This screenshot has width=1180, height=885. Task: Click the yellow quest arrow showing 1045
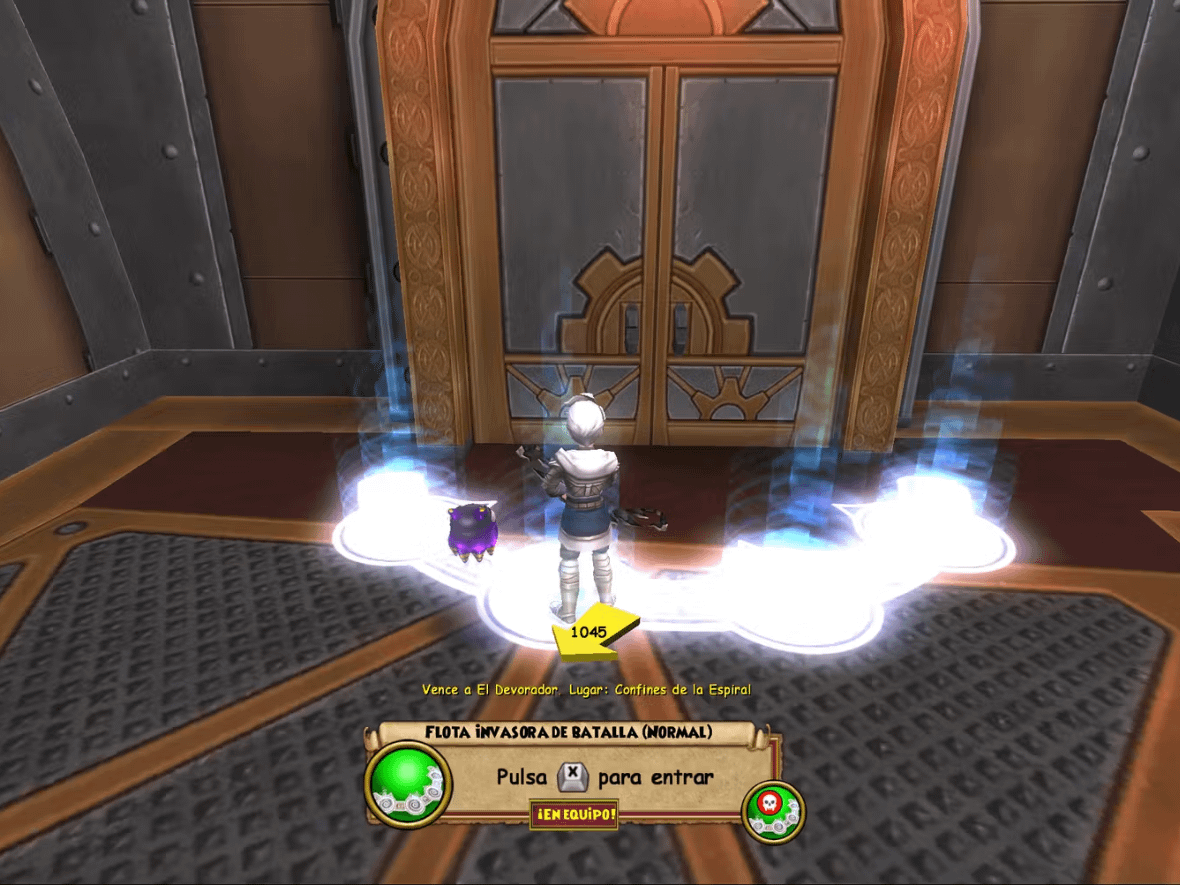point(592,633)
